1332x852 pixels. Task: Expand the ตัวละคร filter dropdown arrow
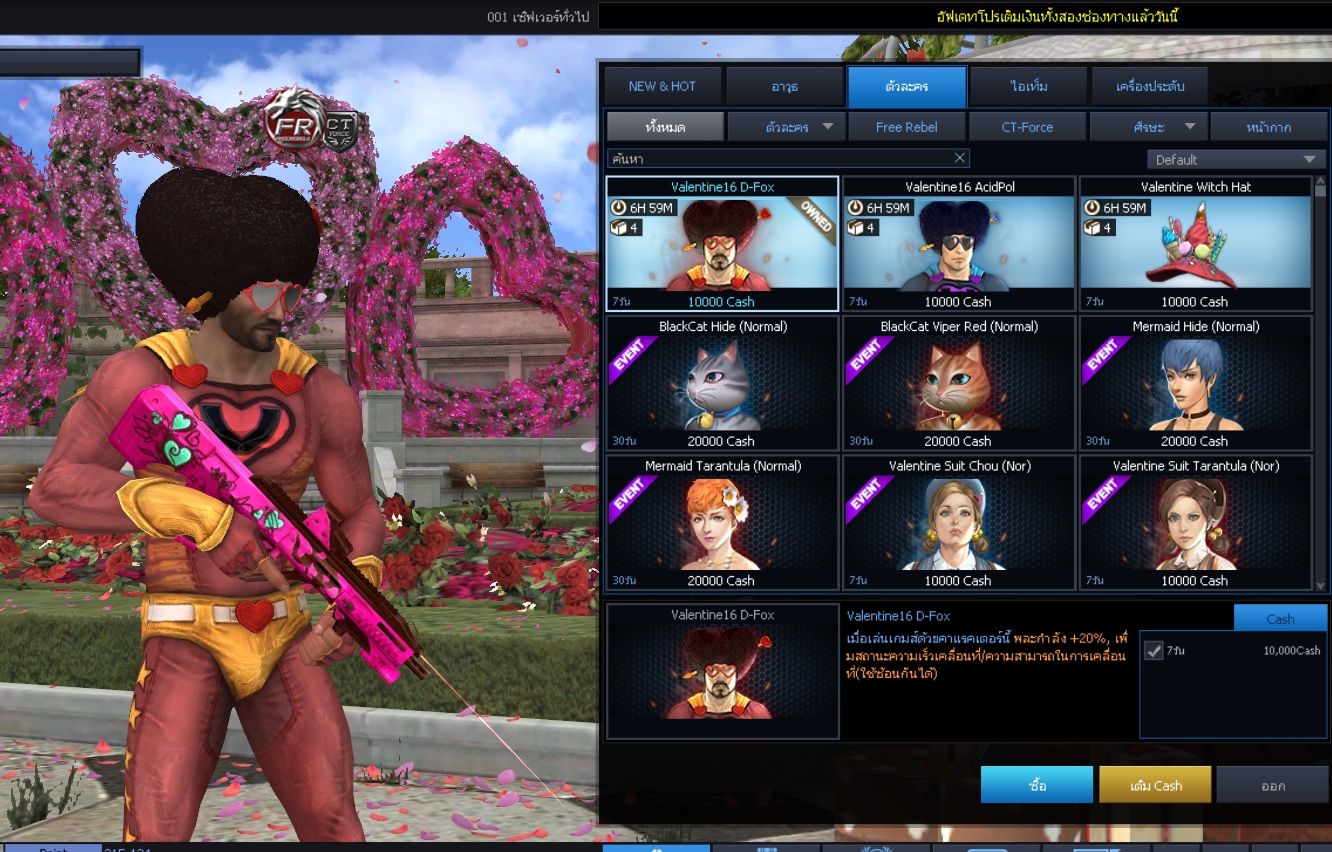click(825, 126)
